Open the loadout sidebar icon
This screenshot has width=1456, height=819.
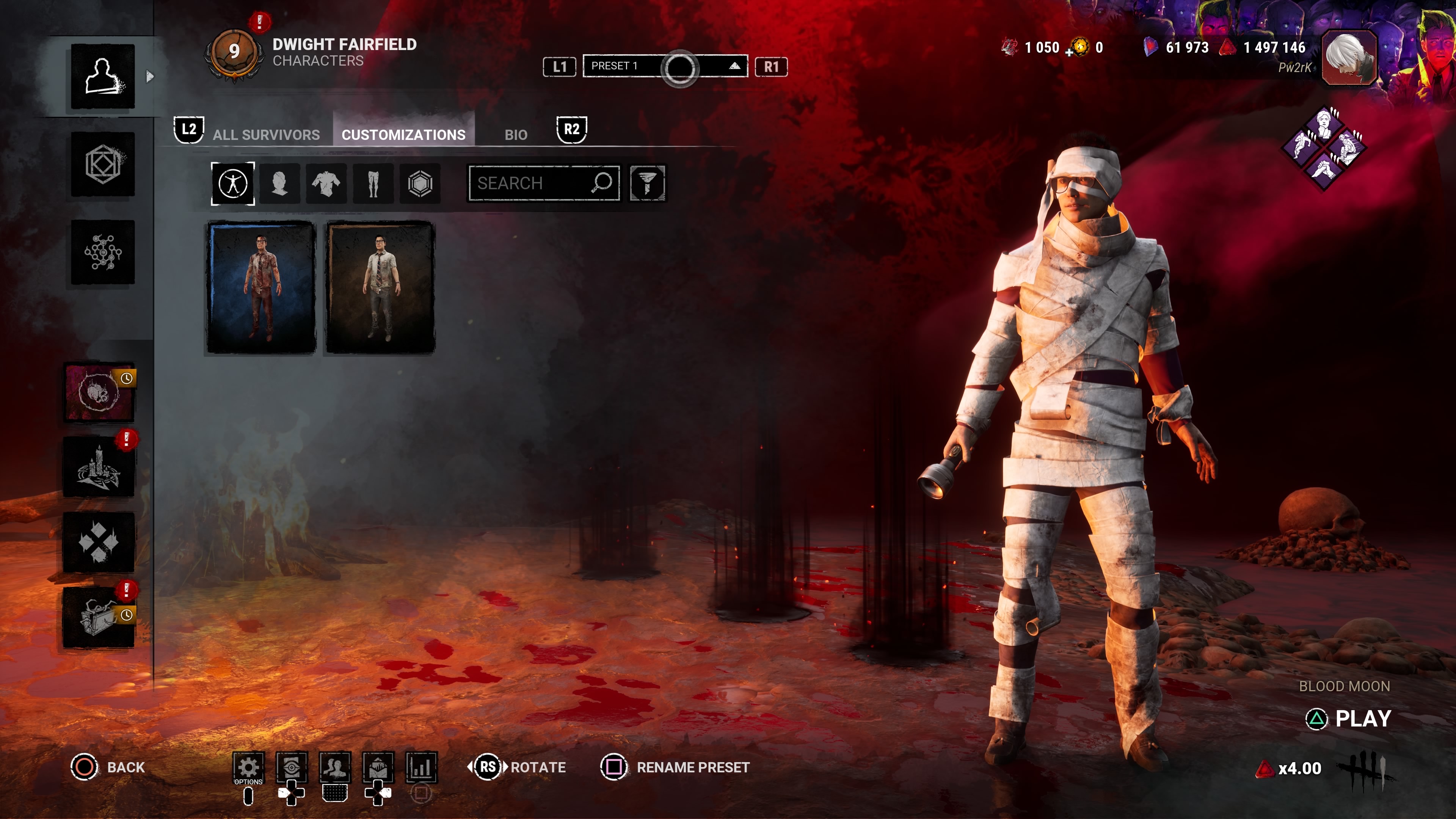click(x=103, y=165)
